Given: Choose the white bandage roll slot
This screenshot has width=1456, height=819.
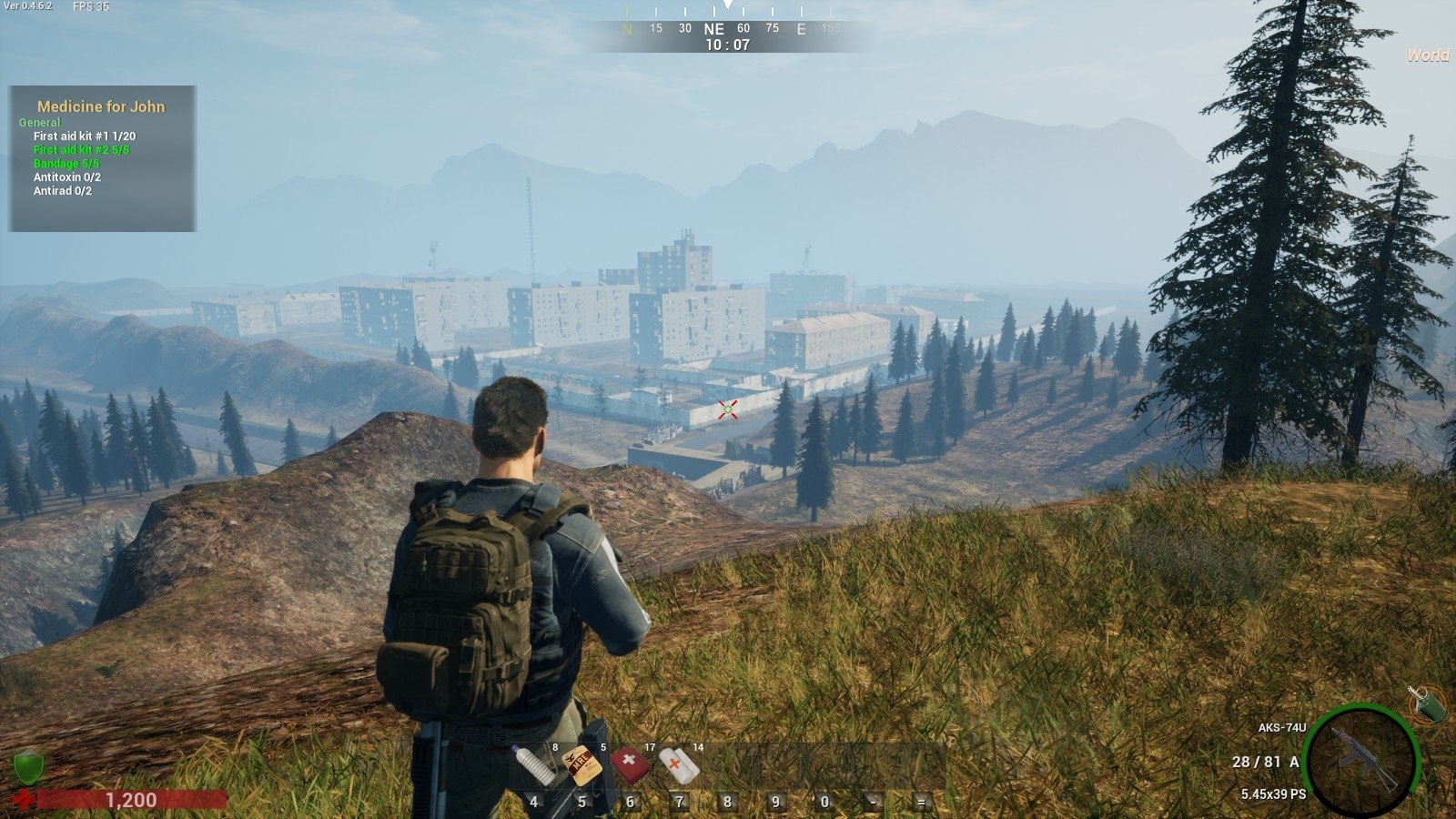Looking at the screenshot, I should pos(678,765).
